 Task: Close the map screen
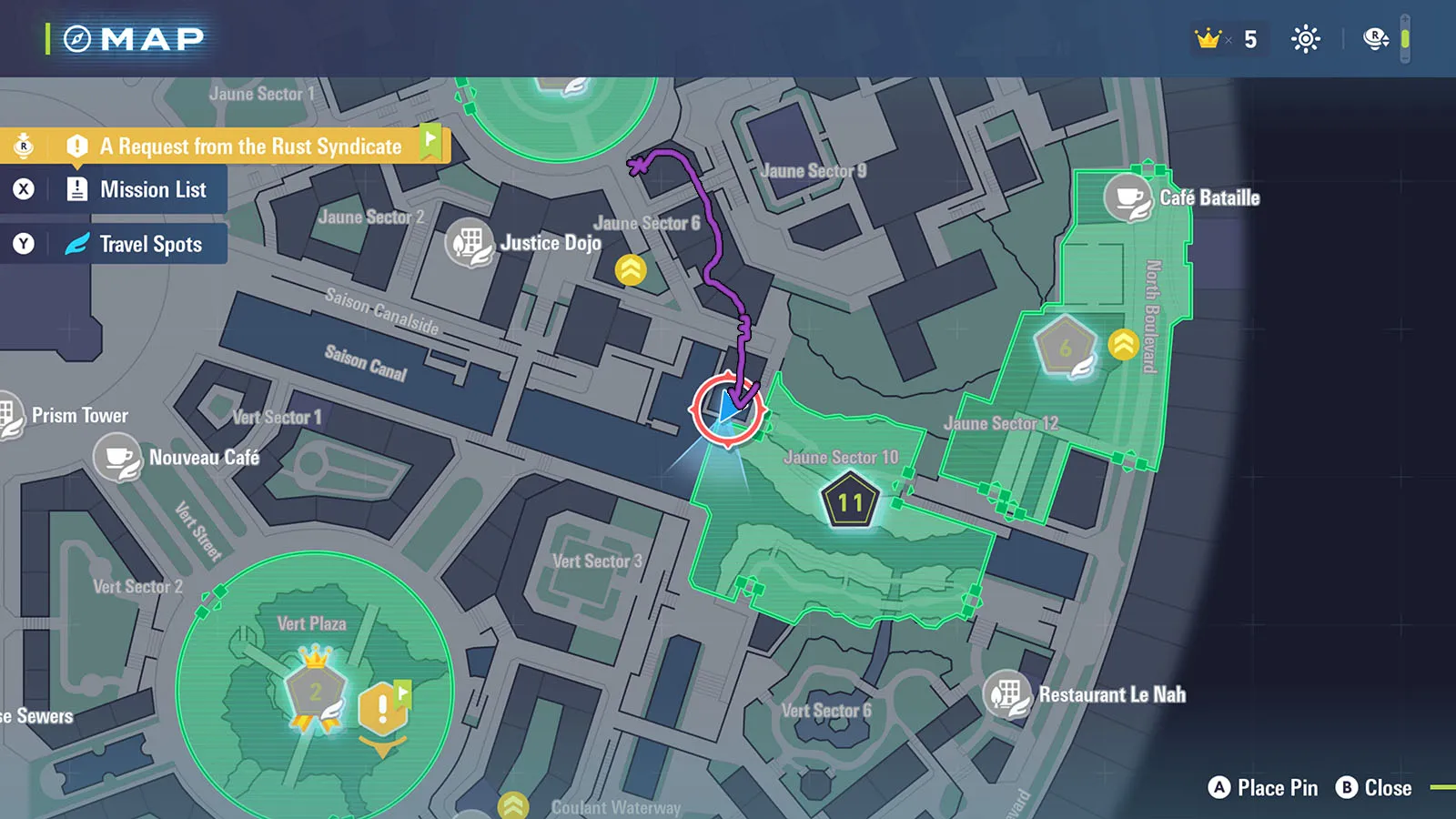pyautogui.click(x=1374, y=788)
